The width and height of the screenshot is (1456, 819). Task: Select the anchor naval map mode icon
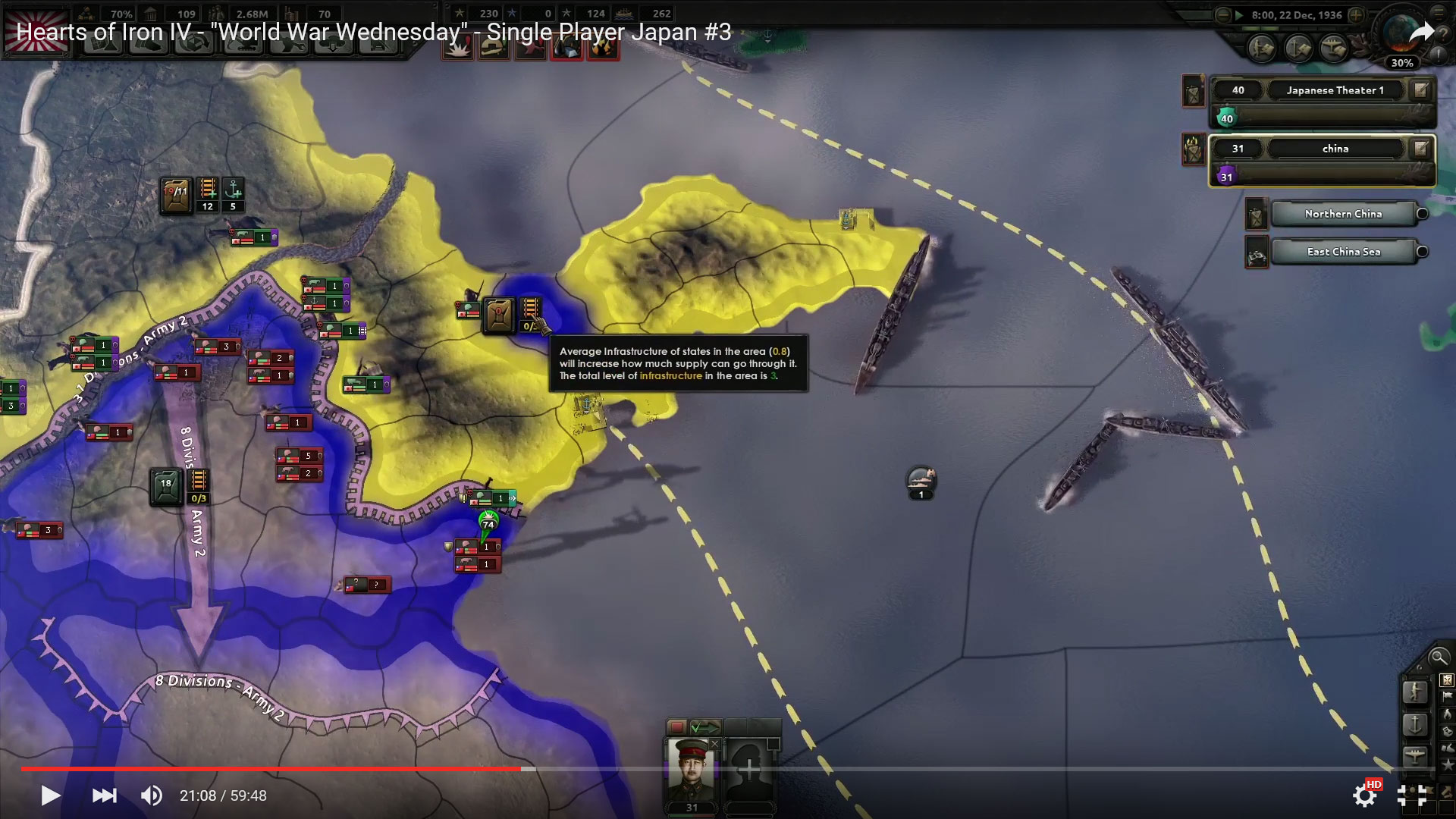[1415, 724]
